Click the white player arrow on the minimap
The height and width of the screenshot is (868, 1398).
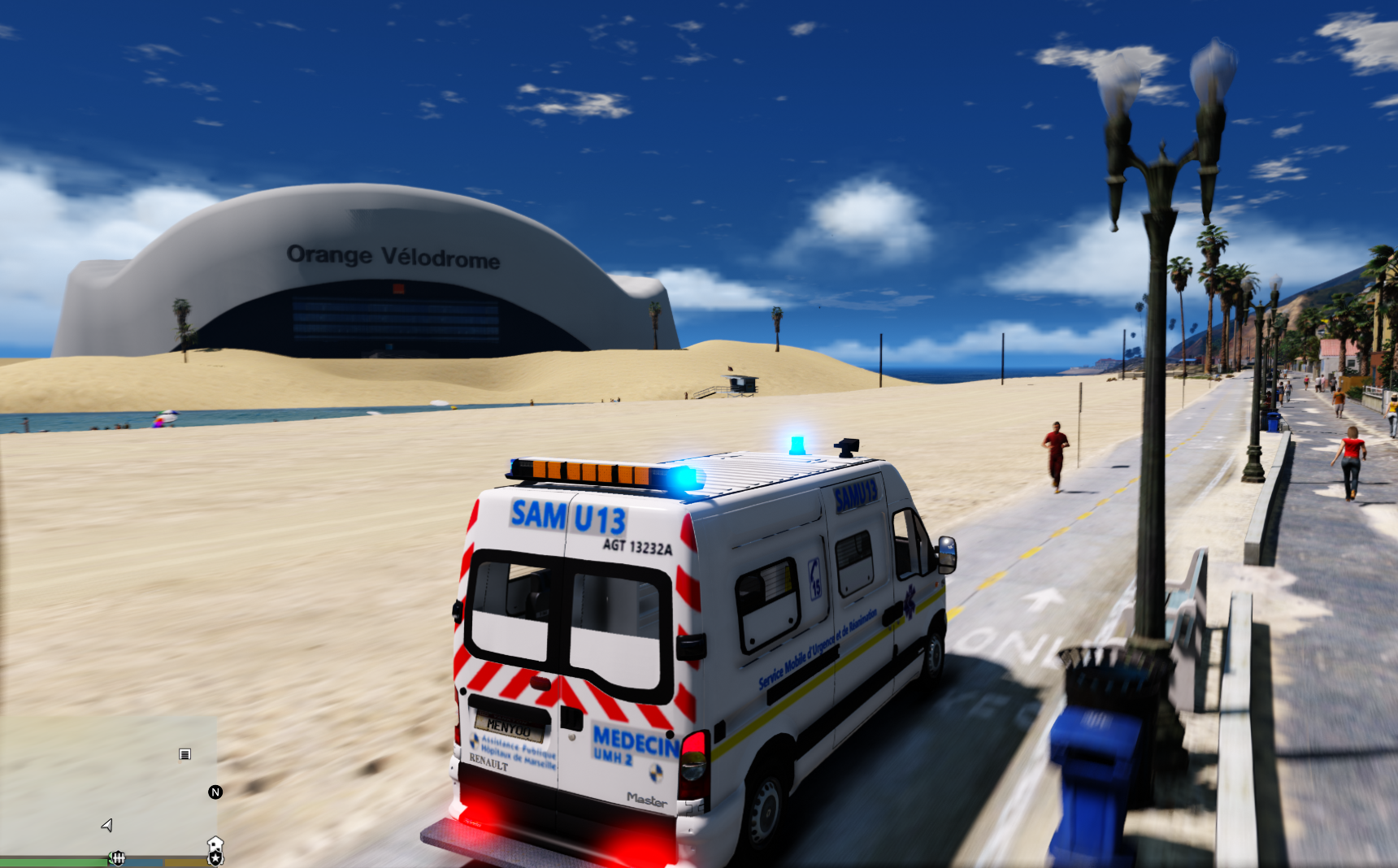tap(106, 826)
